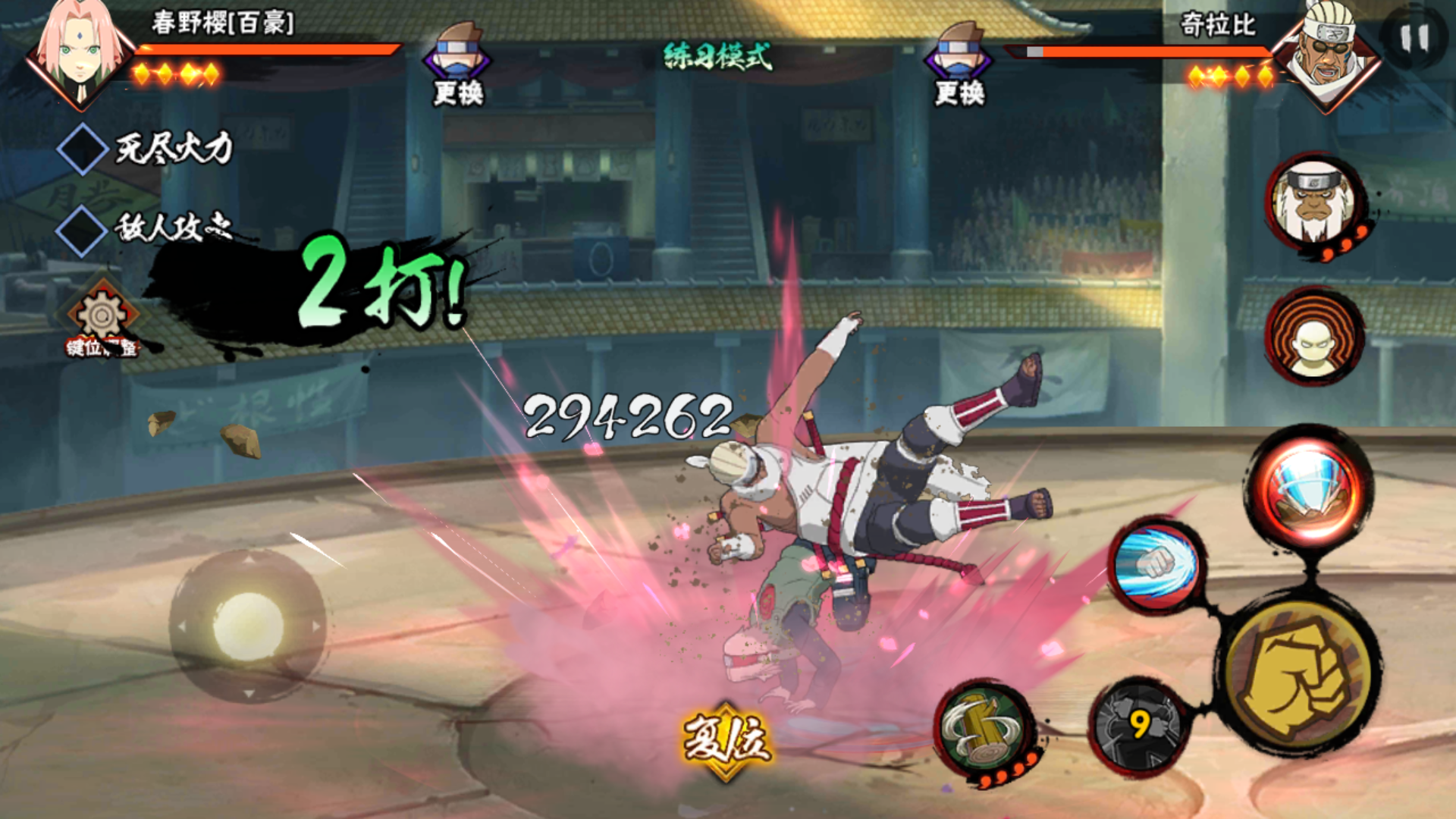Pause the match with the pause button

(1414, 38)
